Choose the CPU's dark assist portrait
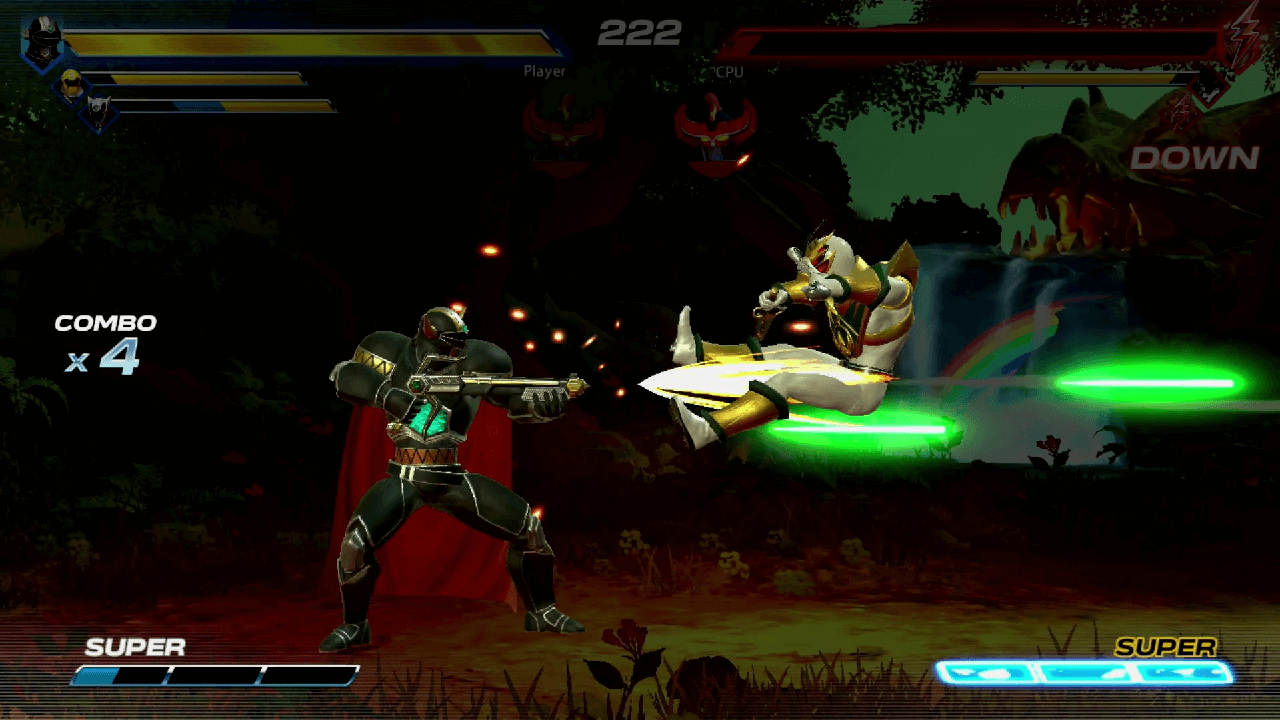 click(1208, 86)
